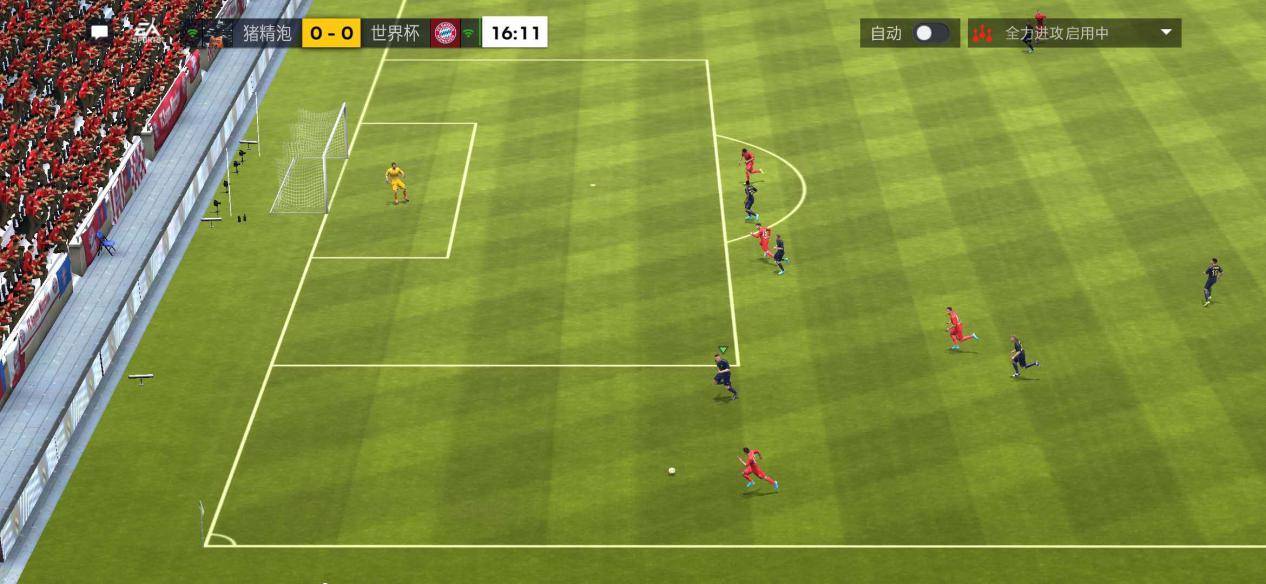Open the chat speech bubble icon
The width and height of the screenshot is (1266, 584).
click(100, 32)
